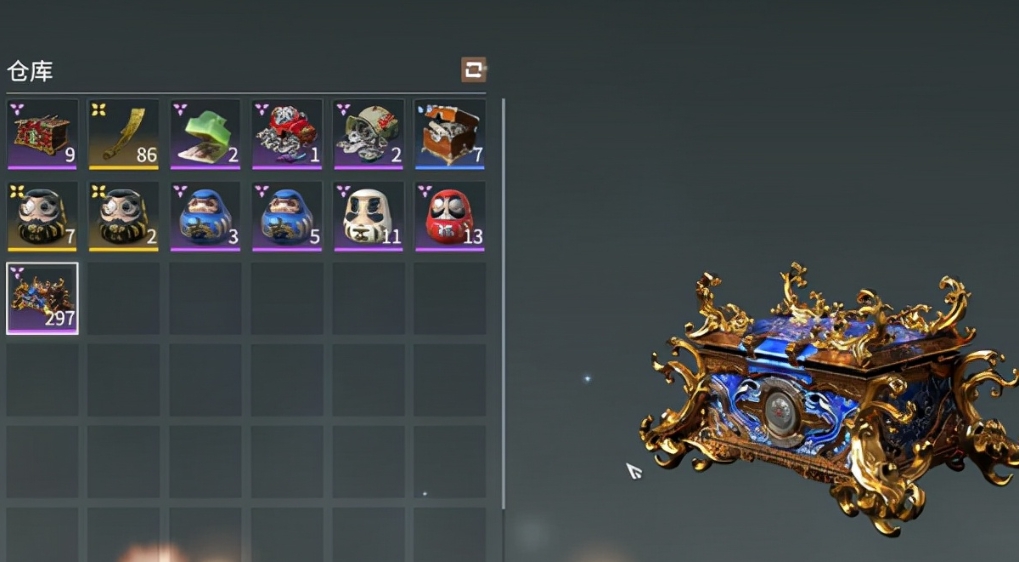The image size is (1019, 562).
Task: Select the ornate blue-gold chest stack of 297
Action: click(x=42, y=298)
